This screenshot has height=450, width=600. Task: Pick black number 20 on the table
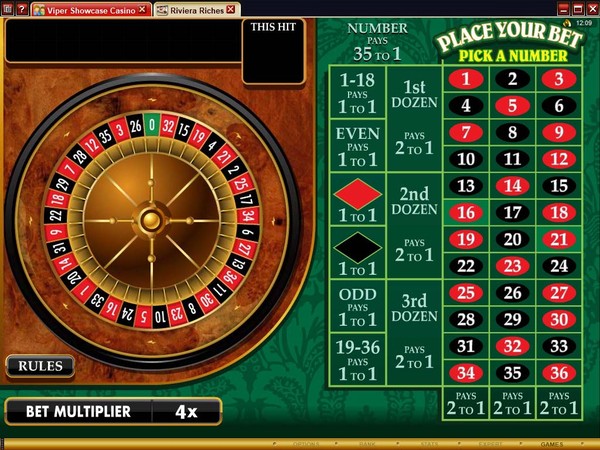pyautogui.click(x=513, y=239)
